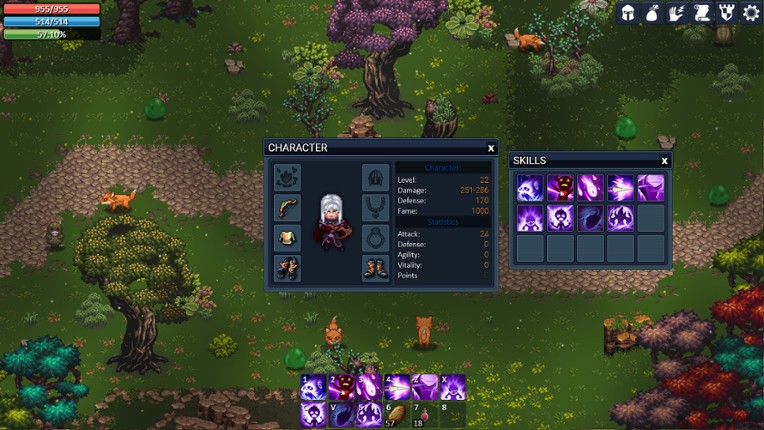Use the potato food in hotbar slot 6
Viewport: 764px width, 430px height.
coord(397,414)
